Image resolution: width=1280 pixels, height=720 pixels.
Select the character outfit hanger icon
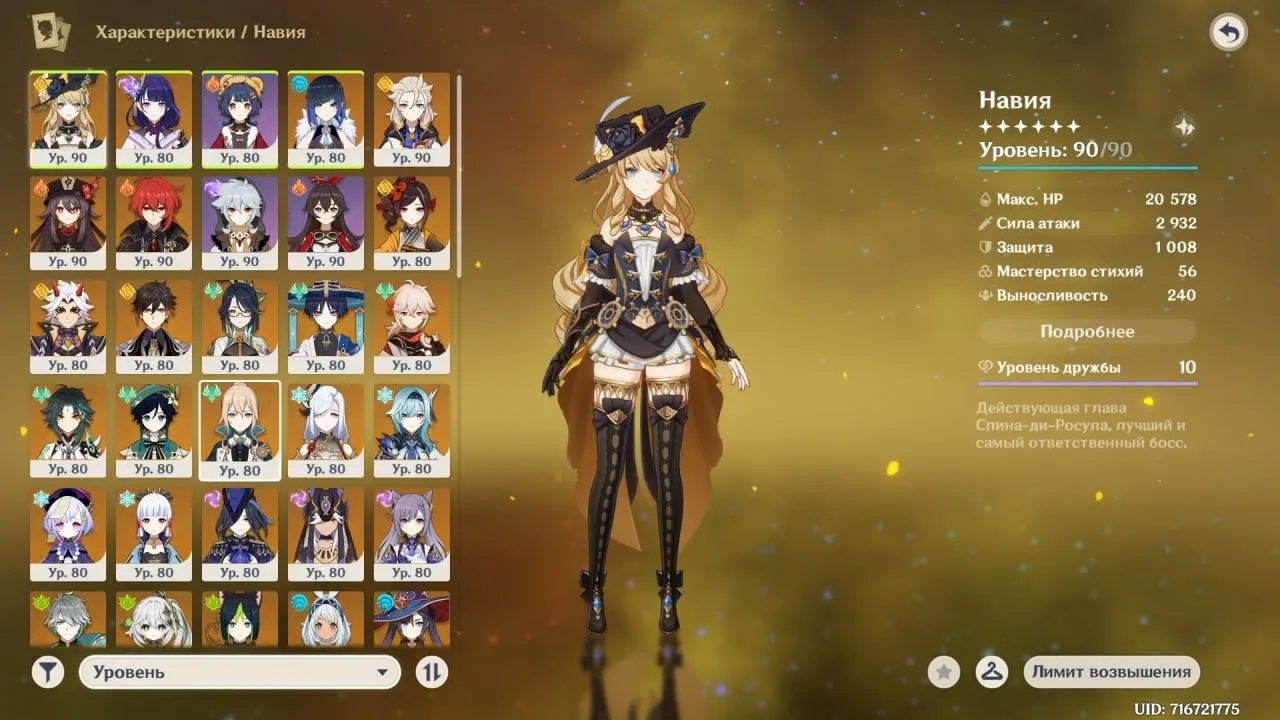pyautogui.click(x=991, y=672)
